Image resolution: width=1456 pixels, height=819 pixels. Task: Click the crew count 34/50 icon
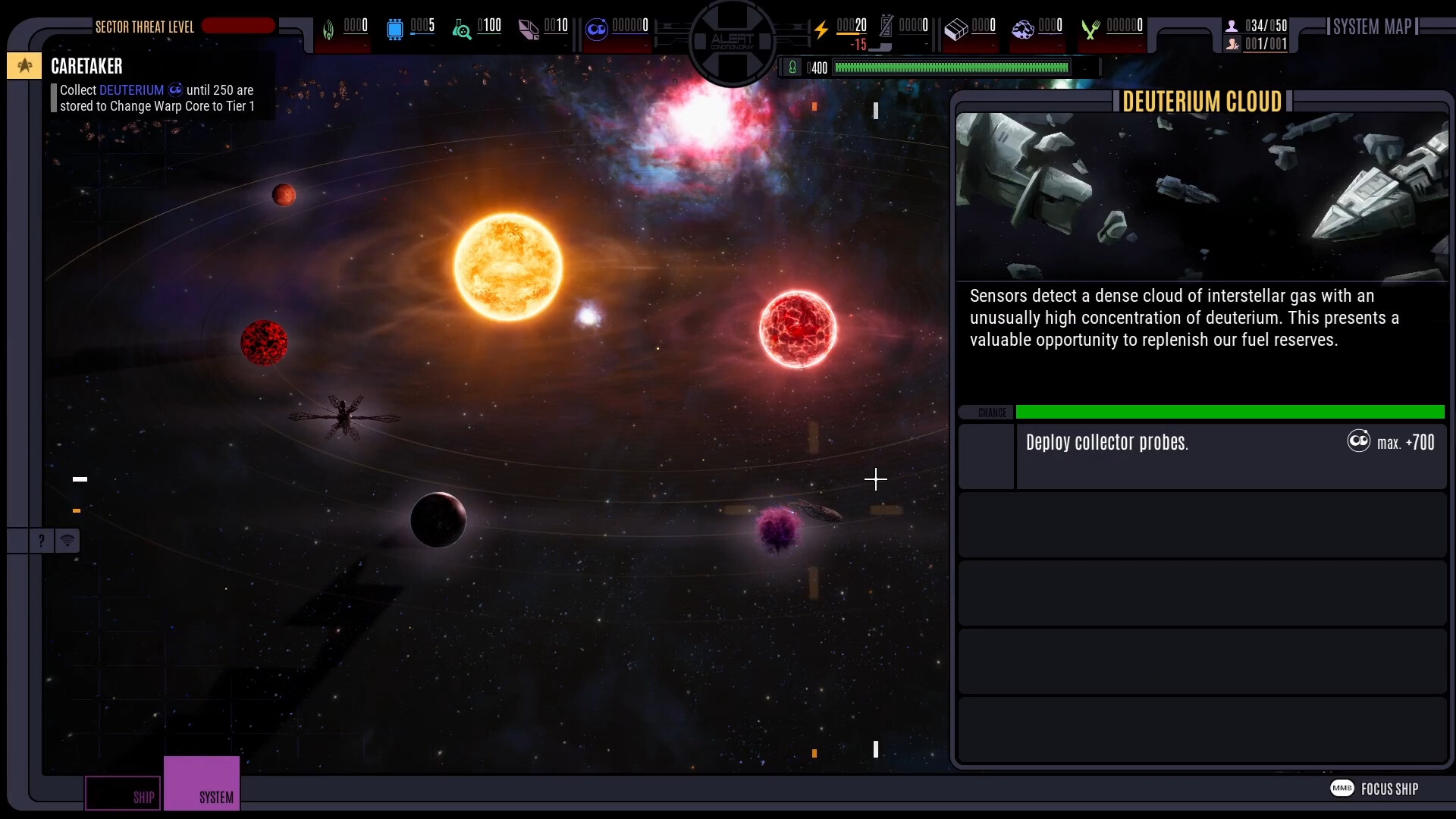click(x=1232, y=25)
